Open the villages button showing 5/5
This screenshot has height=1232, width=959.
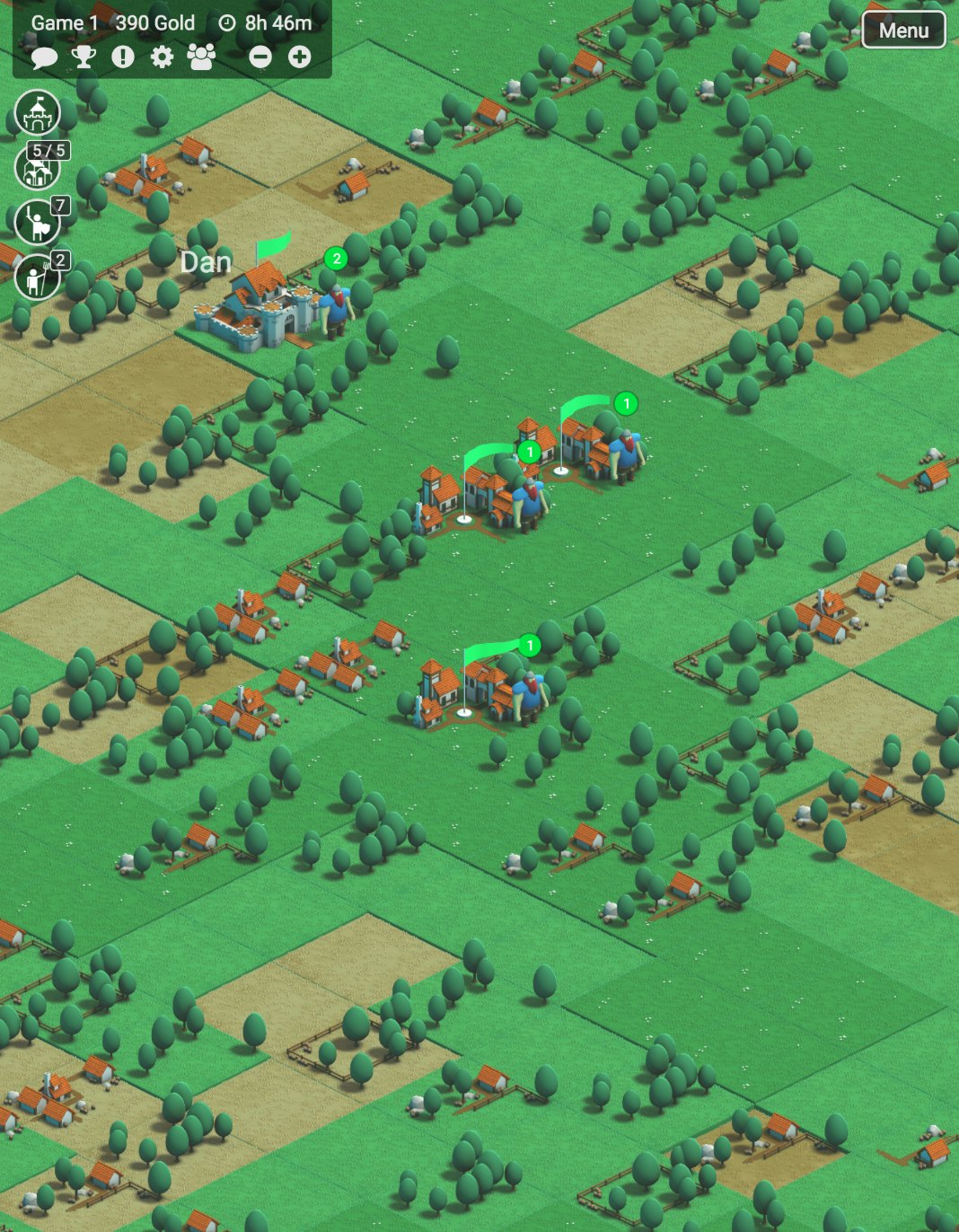37,167
